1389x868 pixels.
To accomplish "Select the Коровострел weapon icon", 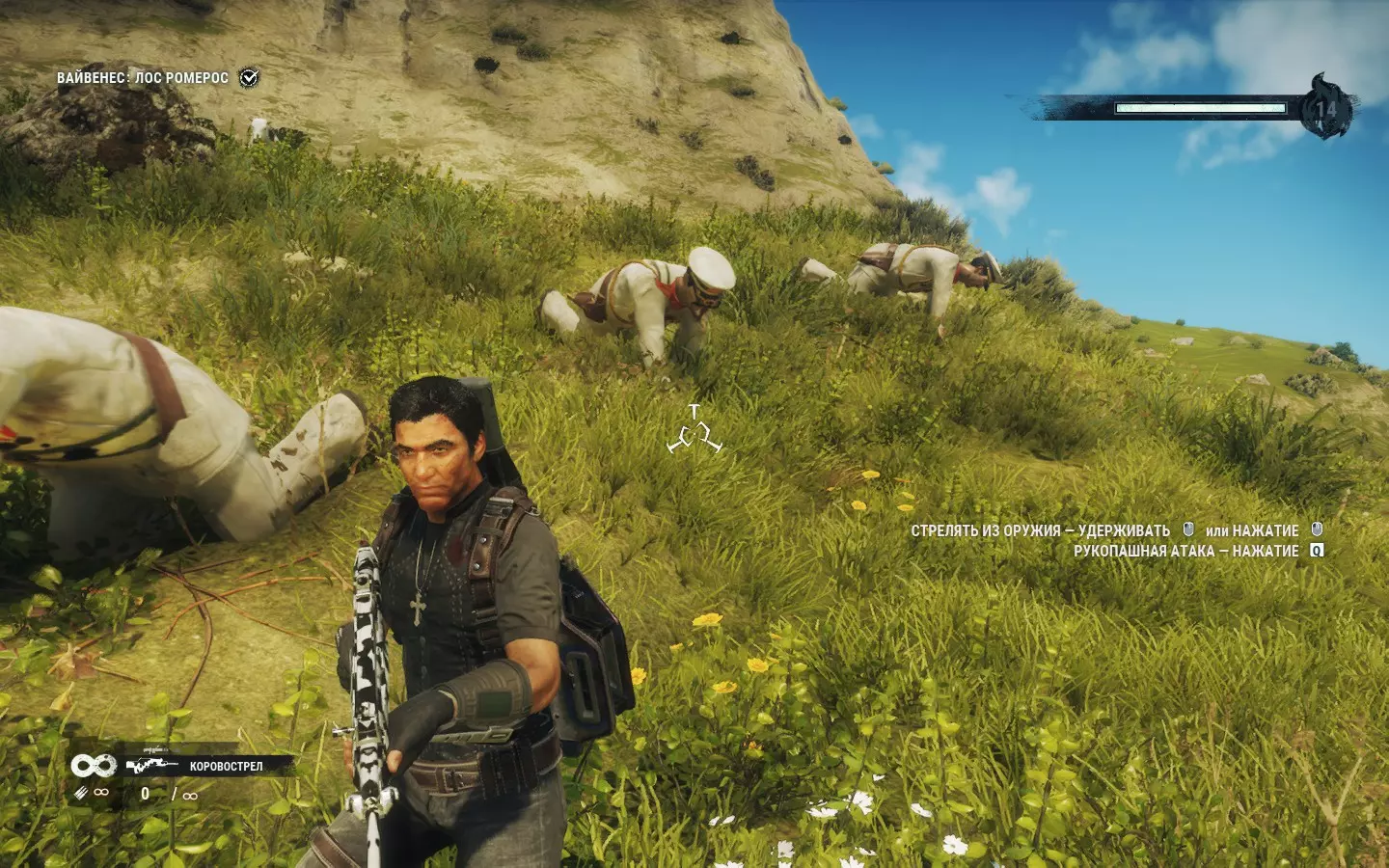I will click(151, 766).
